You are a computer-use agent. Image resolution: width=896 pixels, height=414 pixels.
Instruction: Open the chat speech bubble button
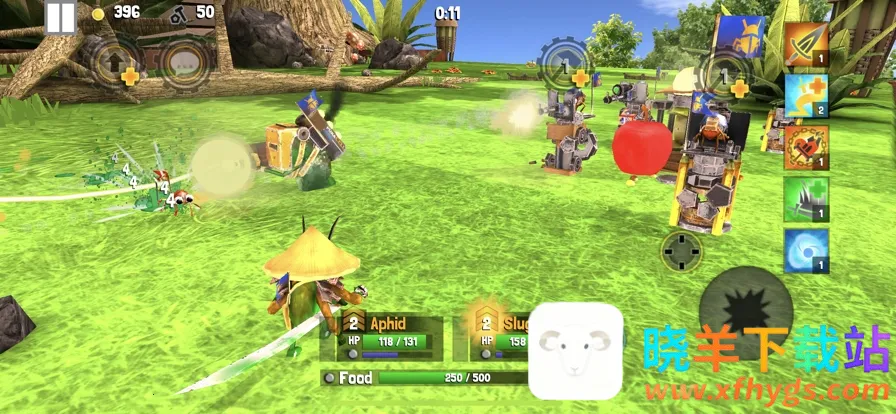coord(185,62)
